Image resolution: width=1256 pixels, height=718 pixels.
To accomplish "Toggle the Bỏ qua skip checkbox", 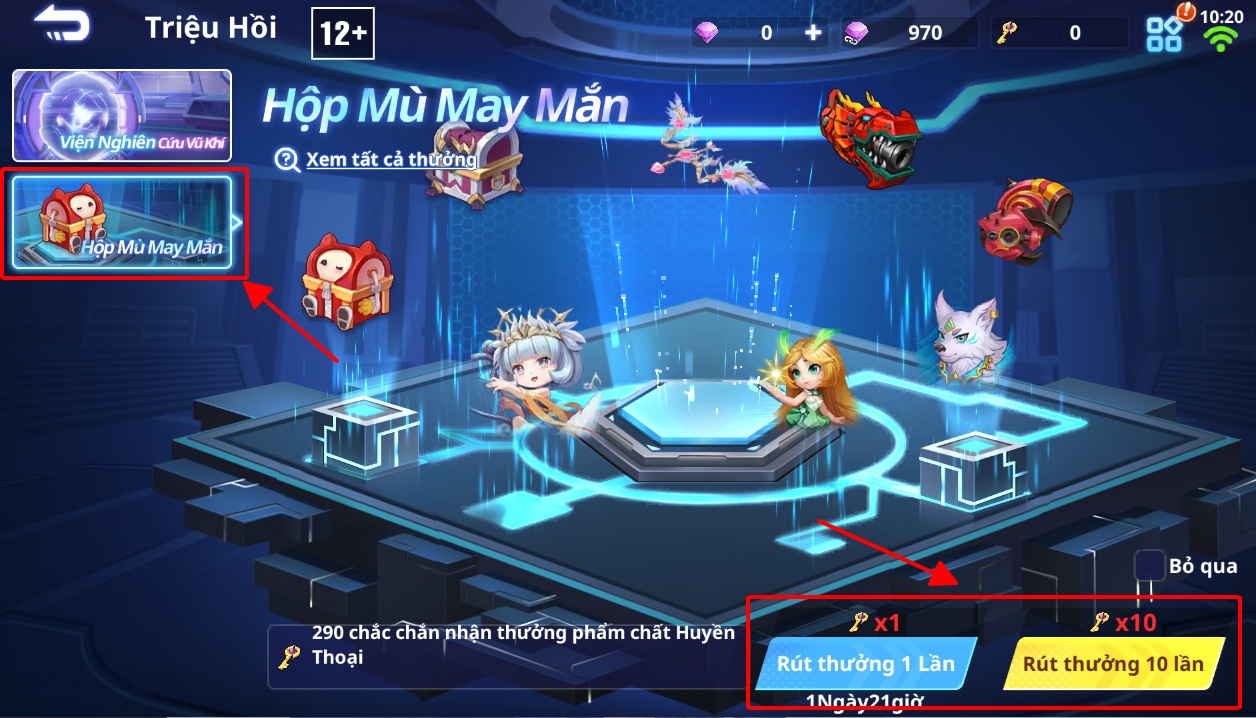I will [x=1150, y=566].
